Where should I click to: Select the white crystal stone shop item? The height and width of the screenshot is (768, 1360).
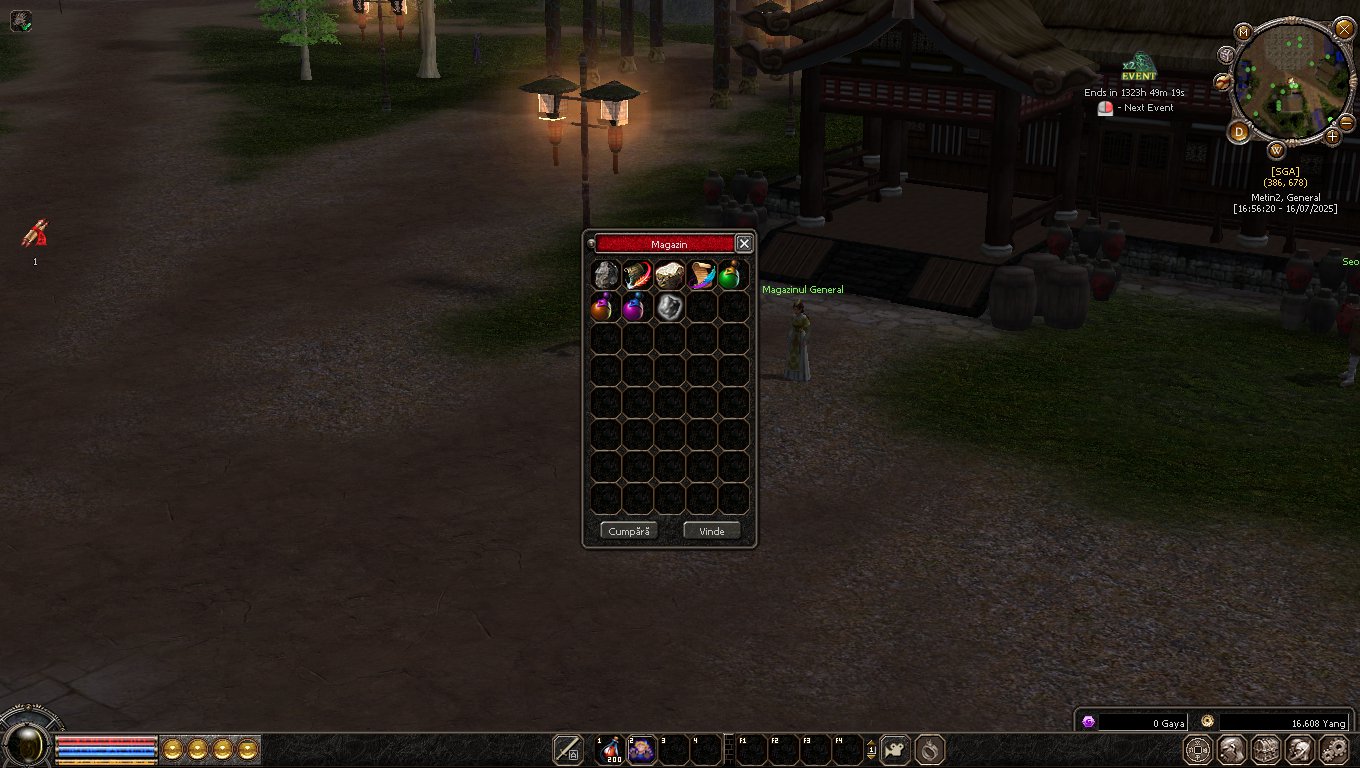[669, 307]
